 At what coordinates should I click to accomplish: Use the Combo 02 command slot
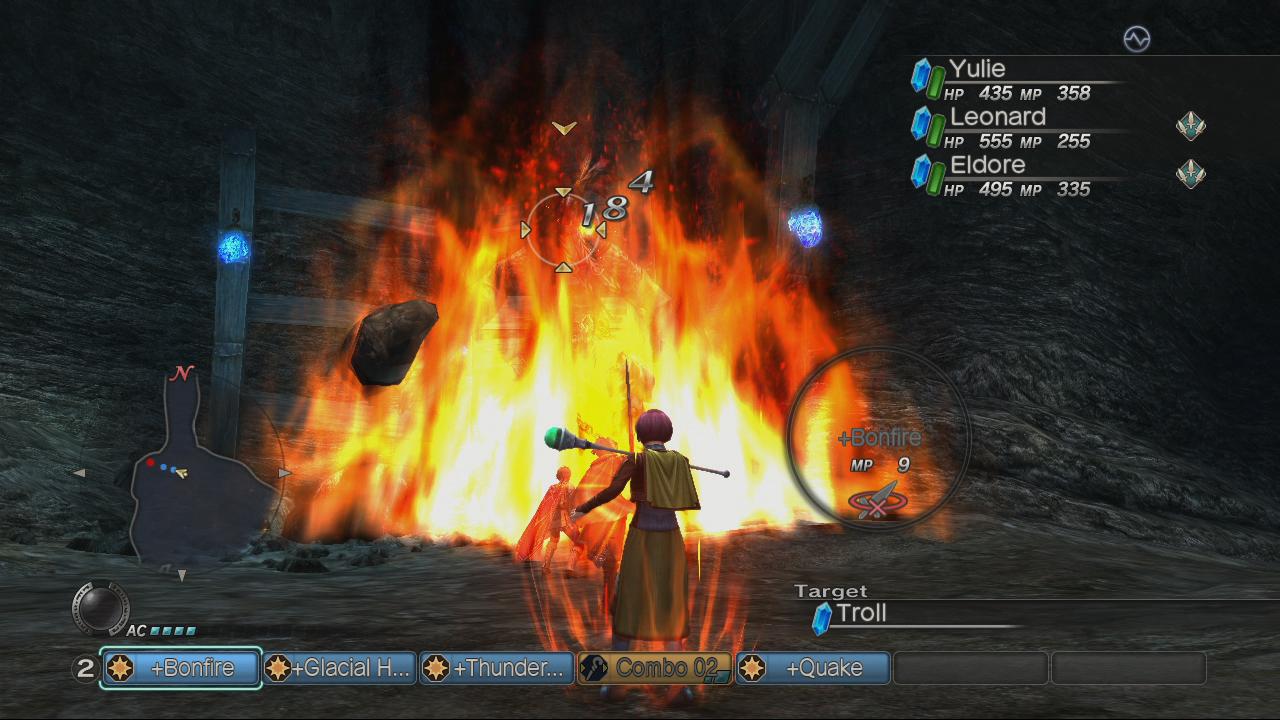click(655, 668)
